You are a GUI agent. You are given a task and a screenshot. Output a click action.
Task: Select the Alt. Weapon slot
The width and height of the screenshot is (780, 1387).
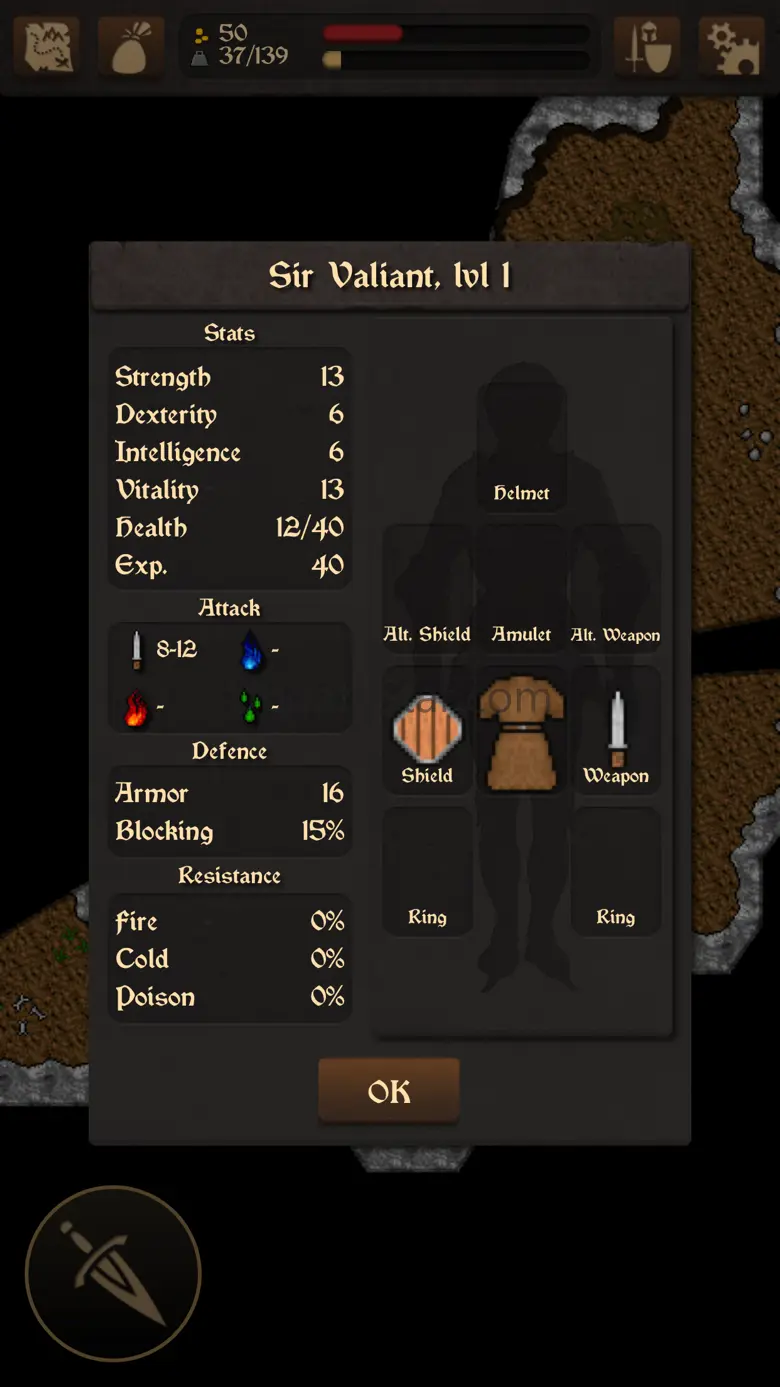point(616,590)
